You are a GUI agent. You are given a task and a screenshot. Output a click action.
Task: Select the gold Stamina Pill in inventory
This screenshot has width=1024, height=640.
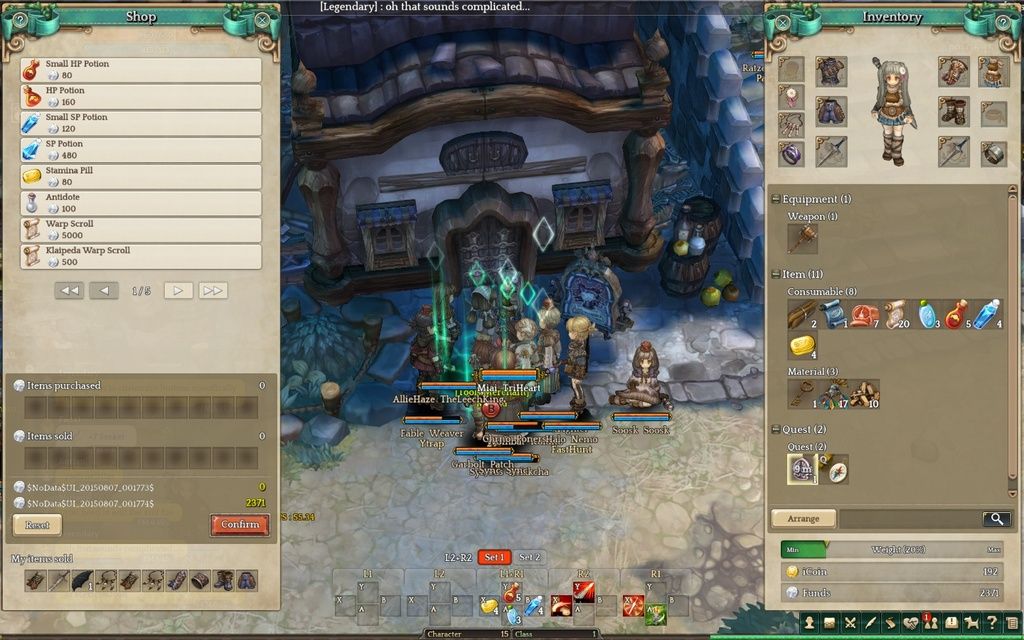[x=802, y=346]
